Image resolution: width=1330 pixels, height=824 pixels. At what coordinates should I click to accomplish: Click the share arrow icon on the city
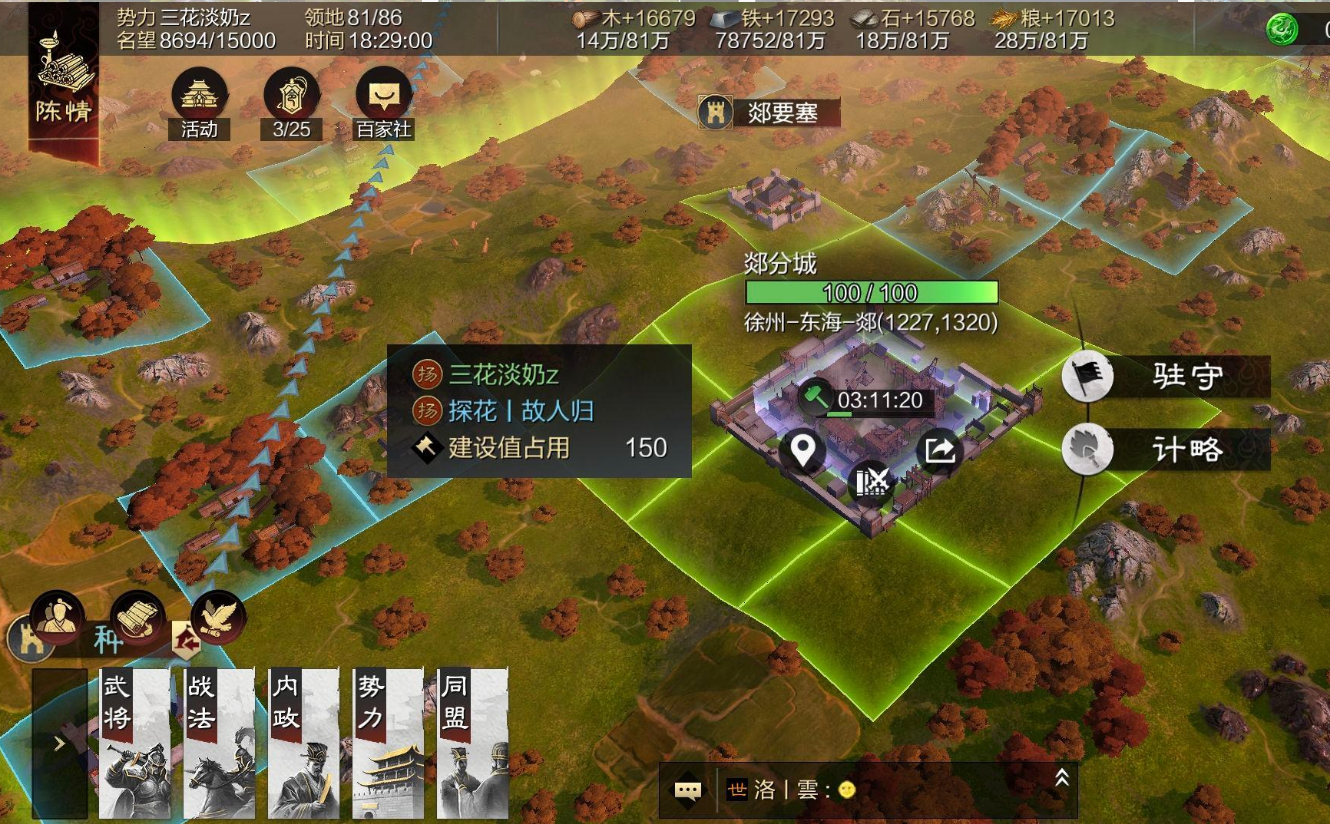pos(939,451)
